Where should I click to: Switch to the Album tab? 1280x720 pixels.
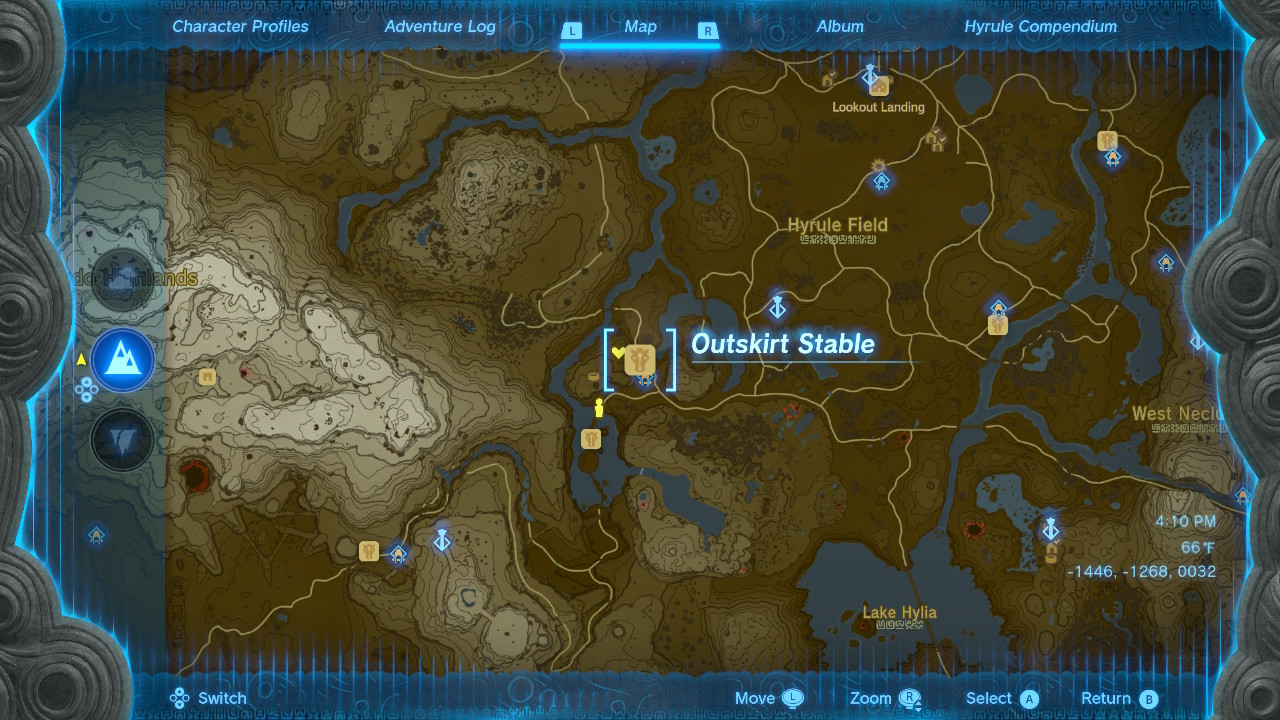[x=840, y=27]
